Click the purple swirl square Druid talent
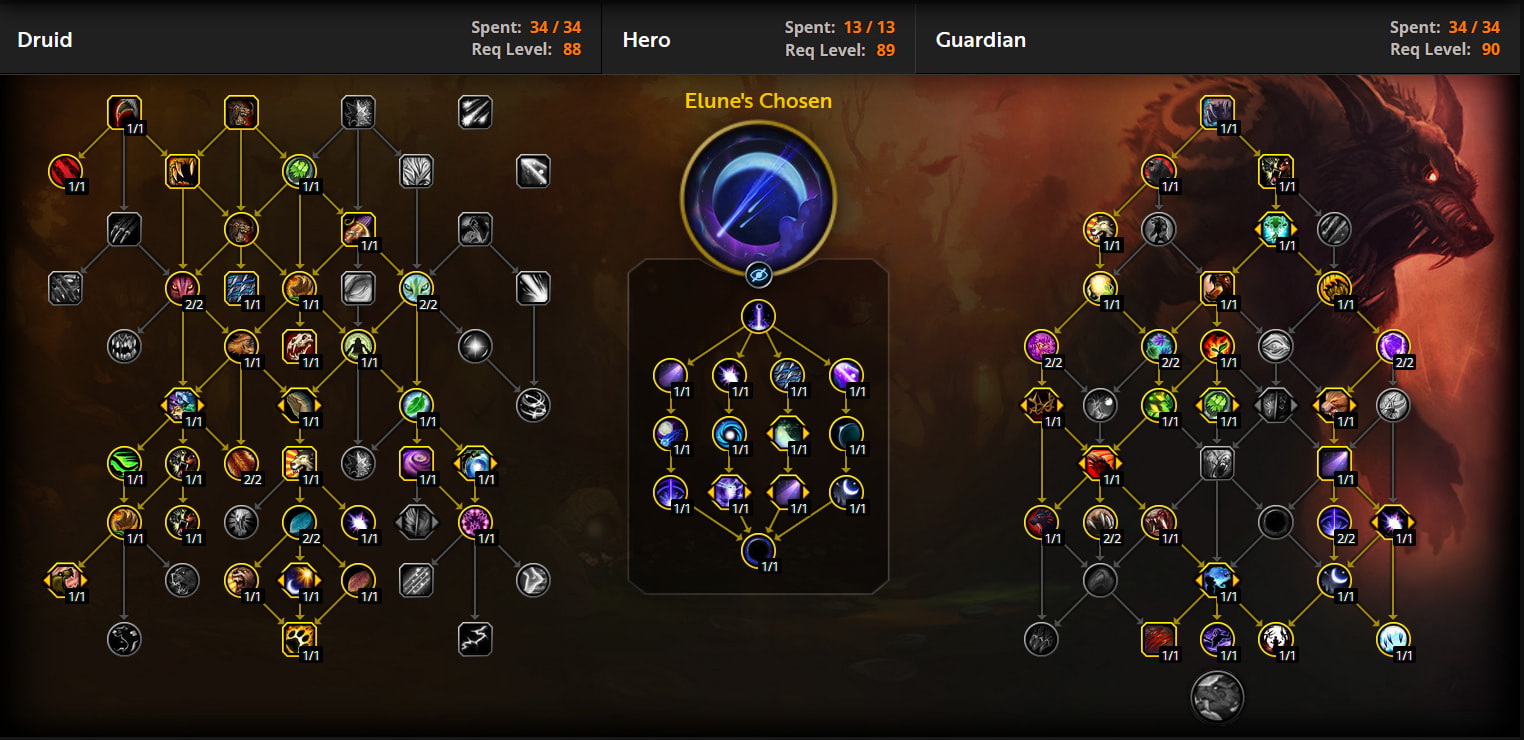The height and width of the screenshot is (740, 1524). (x=416, y=463)
